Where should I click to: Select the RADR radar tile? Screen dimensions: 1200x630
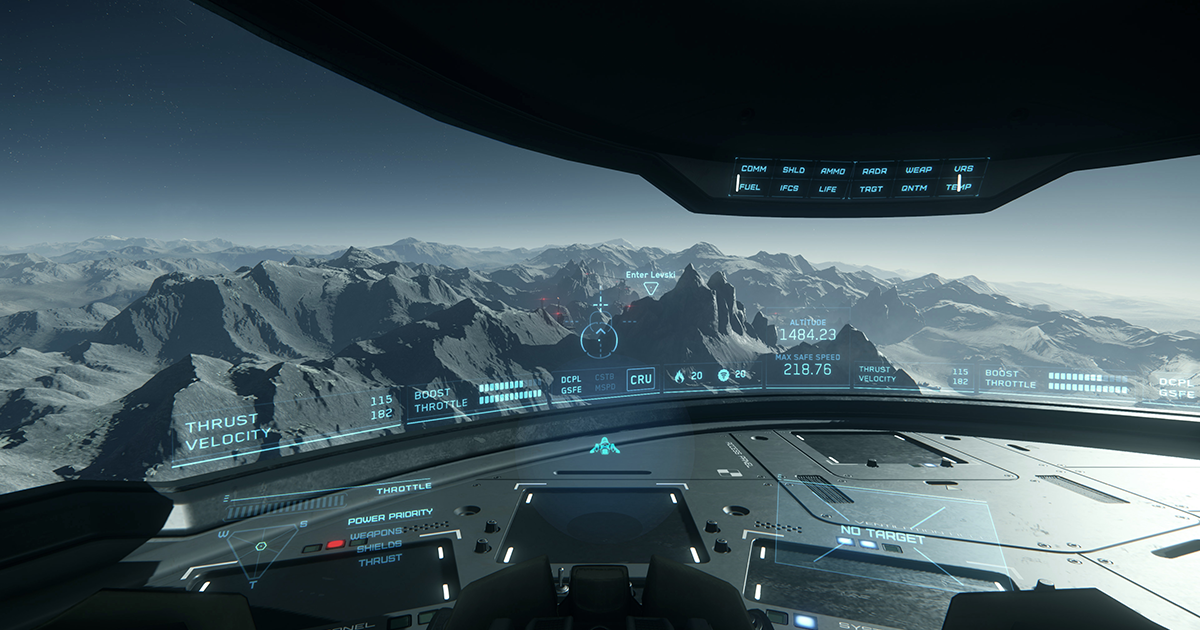874,171
